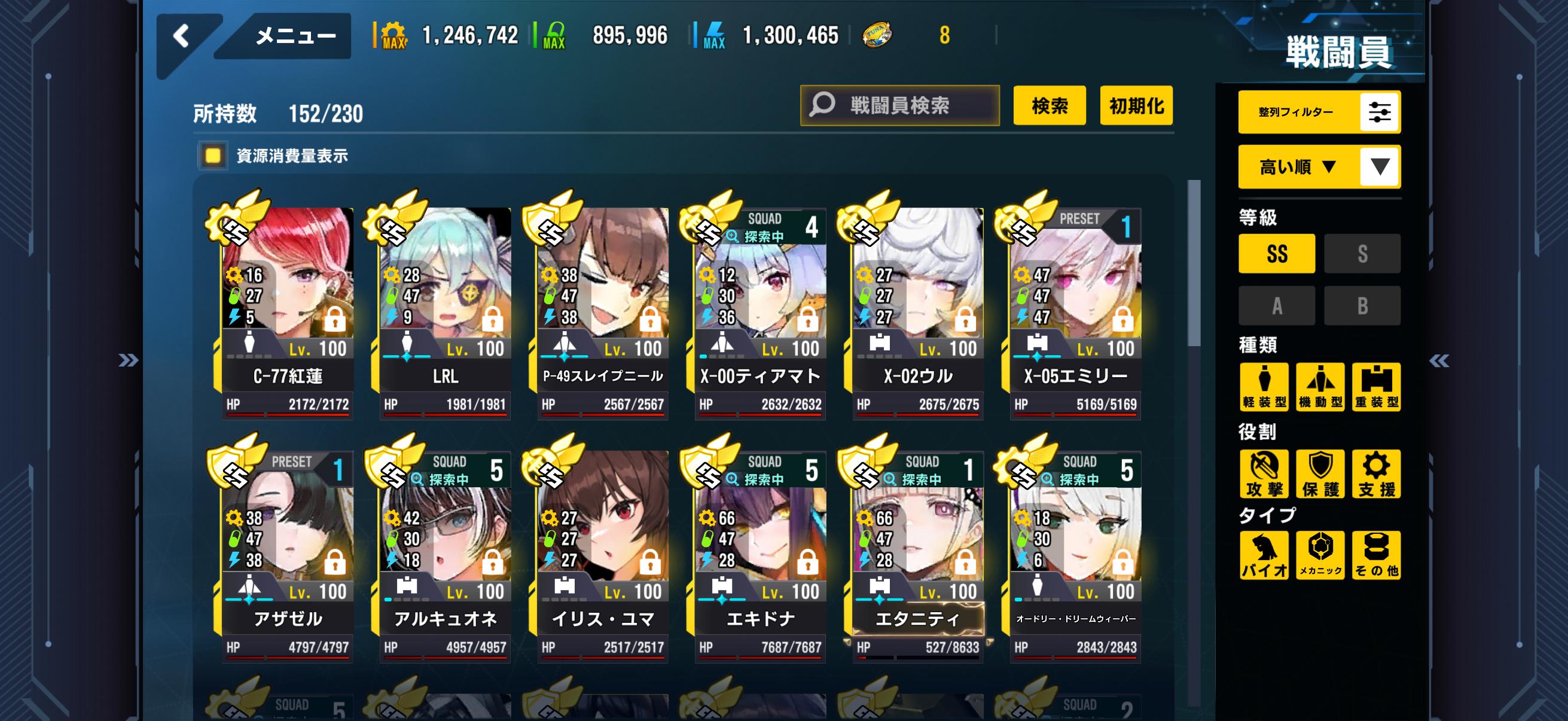Go back with the メニュー arrow button
The height and width of the screenshot is (721, 1568).
(182, 36)
